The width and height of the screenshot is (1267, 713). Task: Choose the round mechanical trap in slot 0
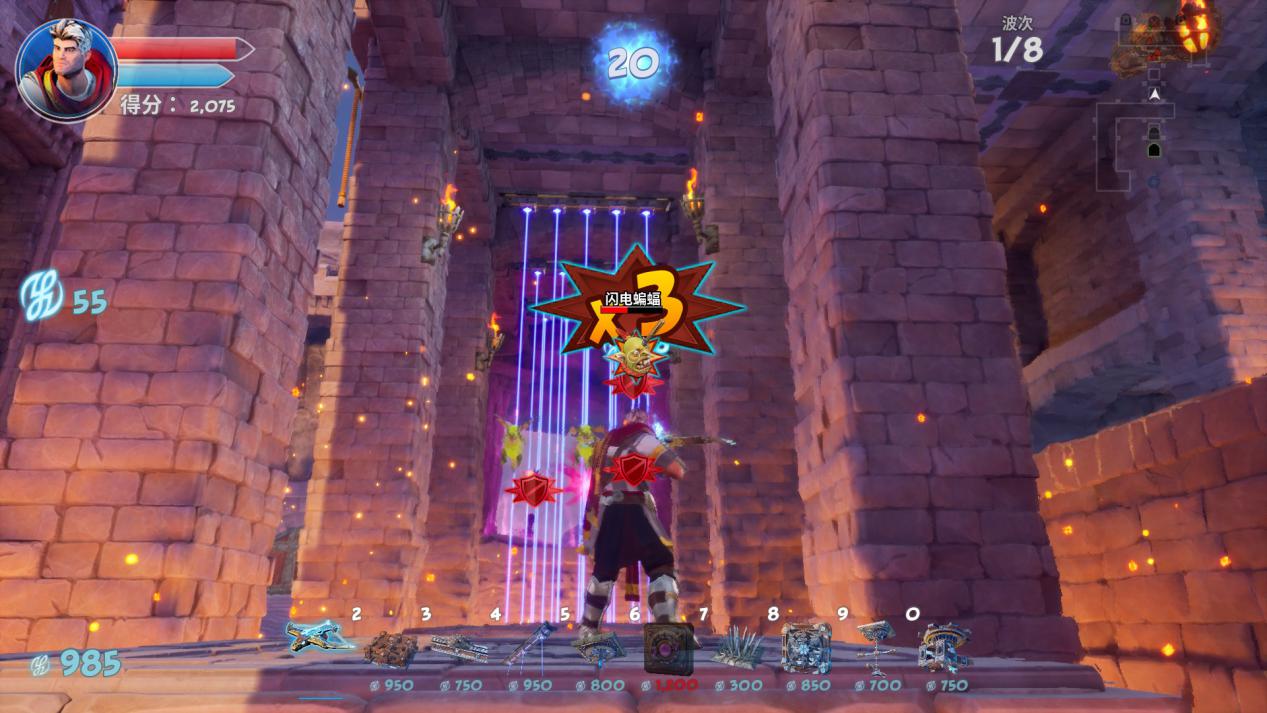pos(944,648)
